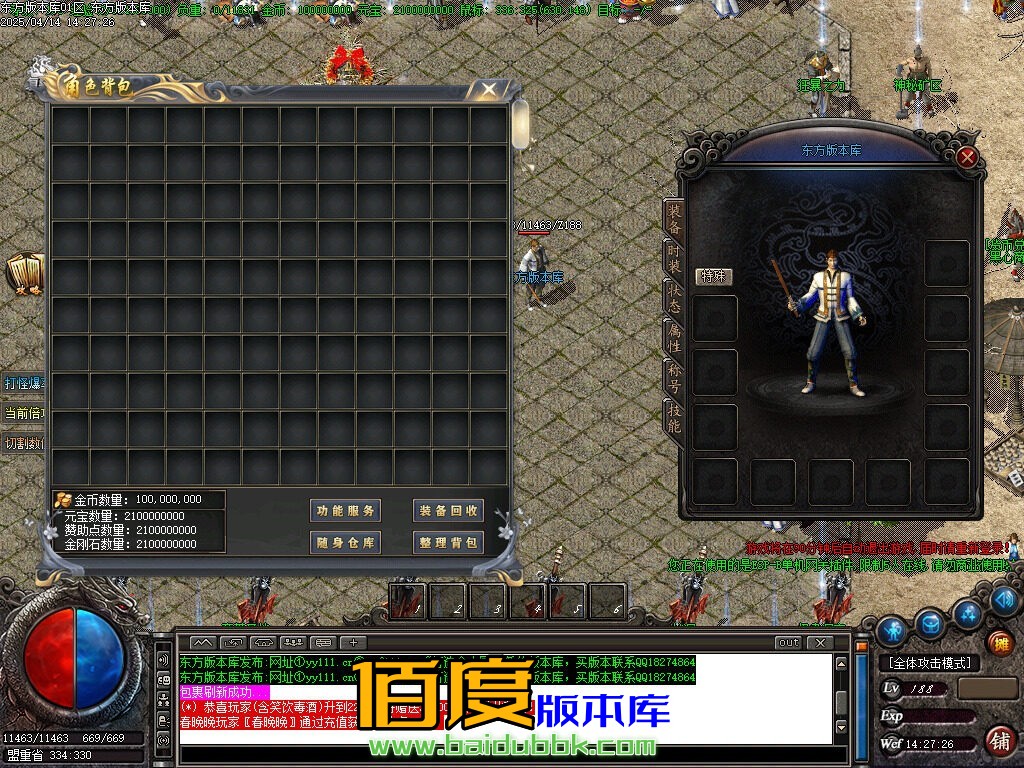Click the chat window's out button
The image size is (1024, 768).
click(x=788, y=642)
